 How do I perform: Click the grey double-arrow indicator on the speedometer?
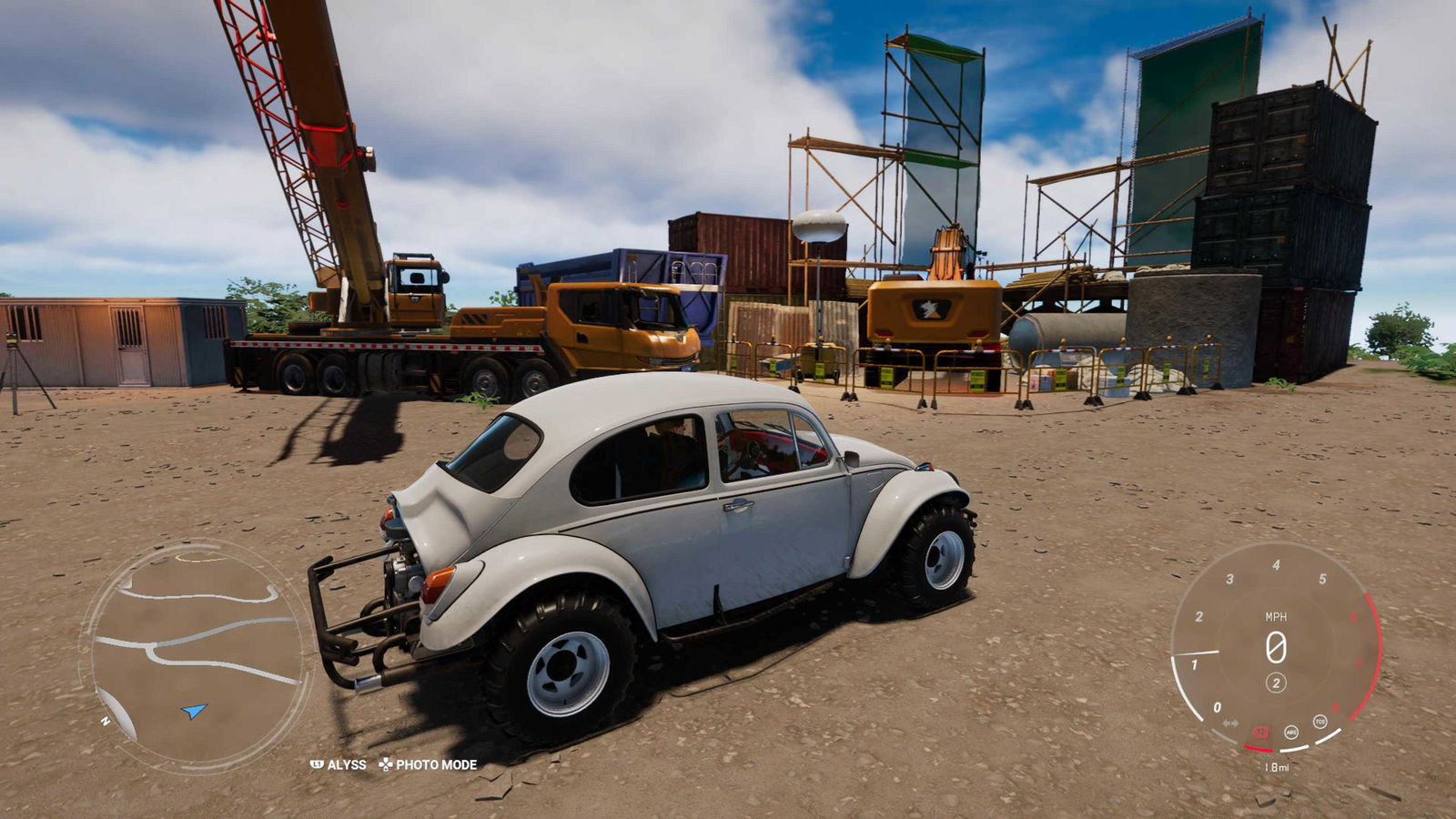click(1230, 723)
